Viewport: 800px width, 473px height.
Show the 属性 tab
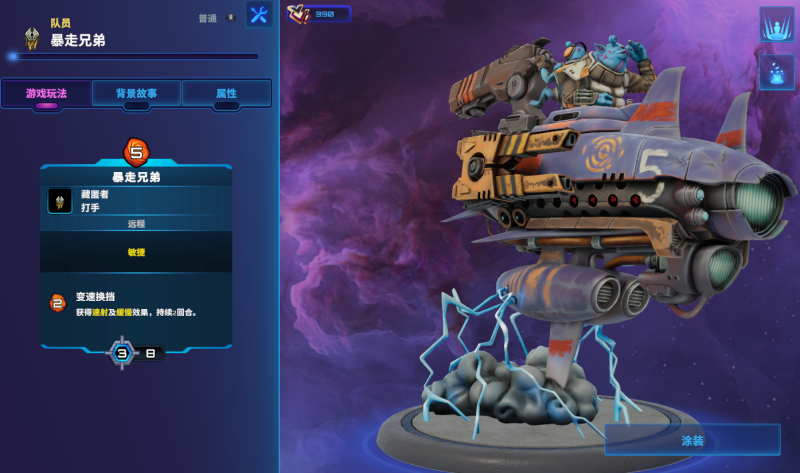coord(226,93)
